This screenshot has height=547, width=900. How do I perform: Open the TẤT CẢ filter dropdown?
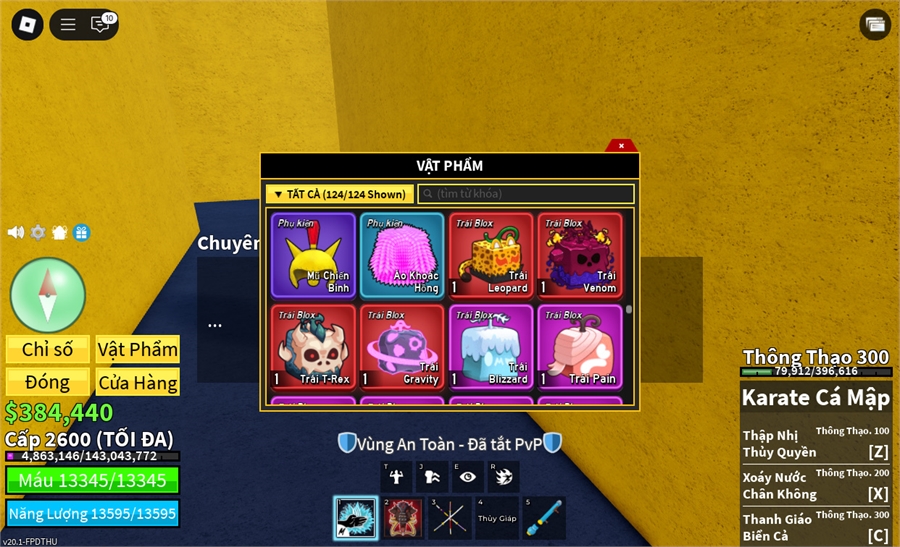coord(340,194)
